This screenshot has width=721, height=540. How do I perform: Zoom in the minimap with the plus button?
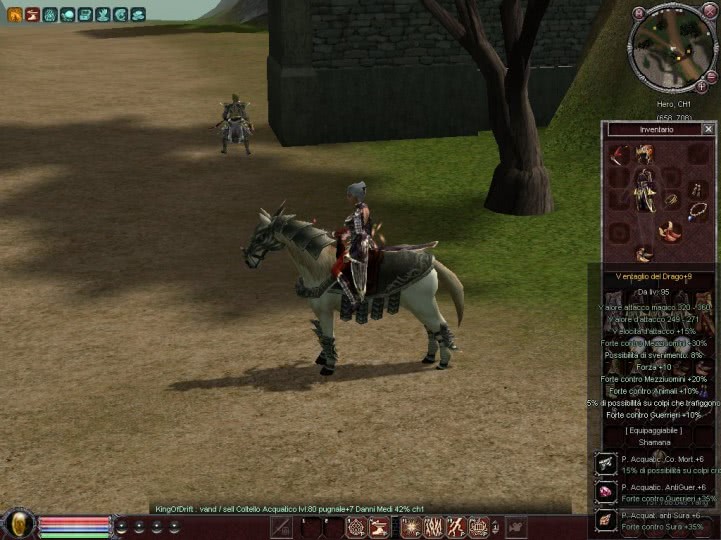(701, 88)
